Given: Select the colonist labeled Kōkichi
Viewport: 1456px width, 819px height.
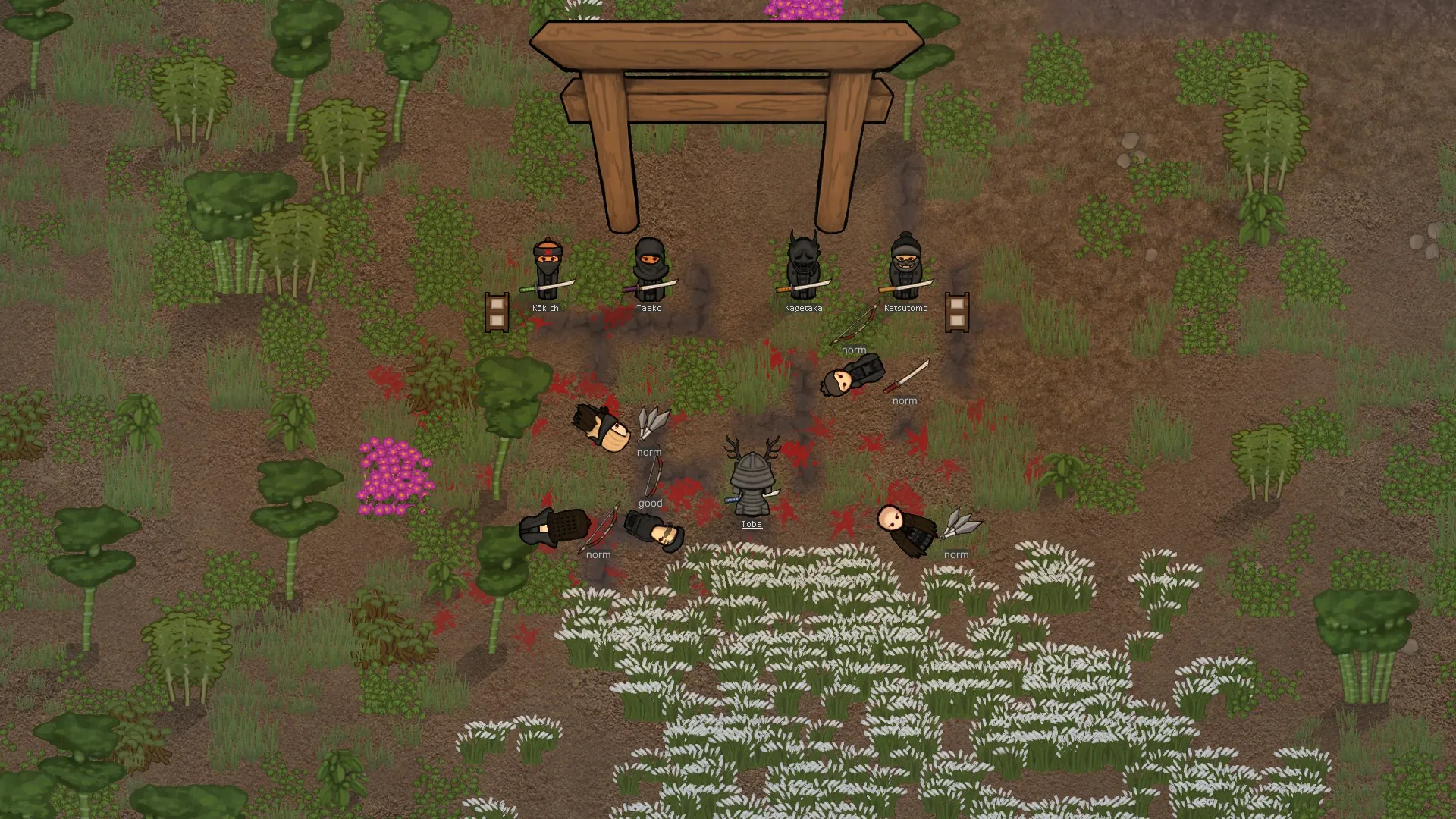Looking at the screenshot, I should (547, 269).
